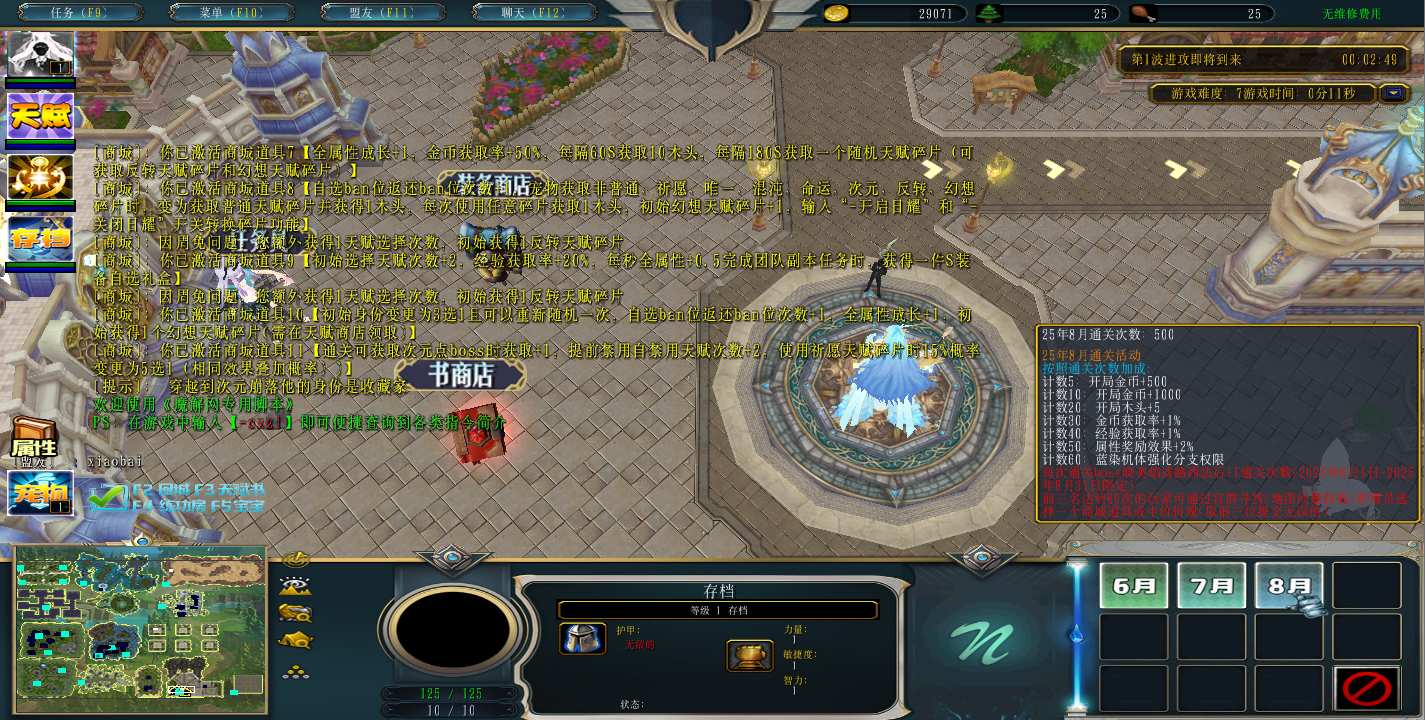This screenshot has height=720, width=1425.
Task: Choose the 8月 command button
Action: point(1288,586)
